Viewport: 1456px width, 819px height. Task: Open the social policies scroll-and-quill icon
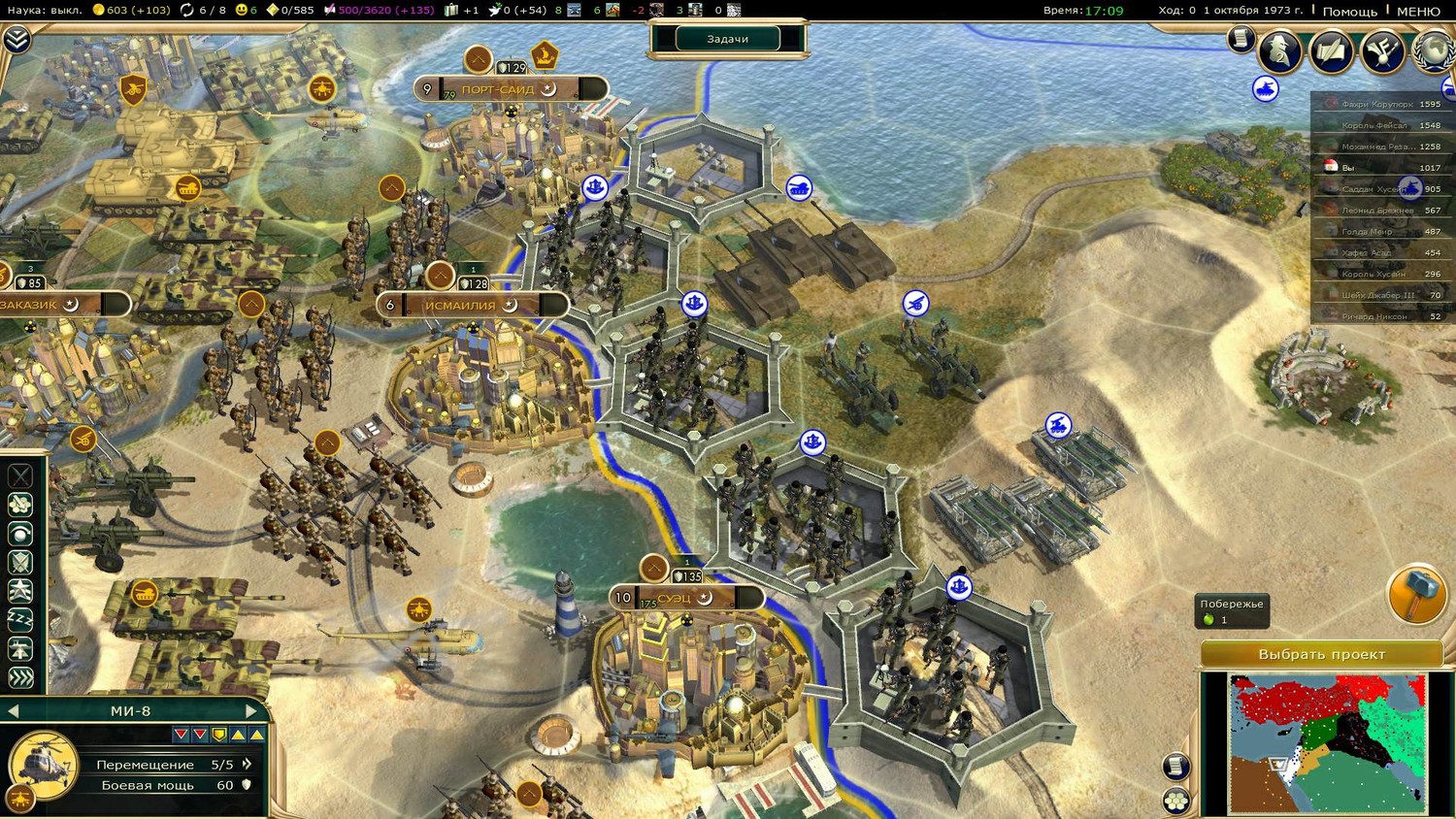coord(1331,51)
